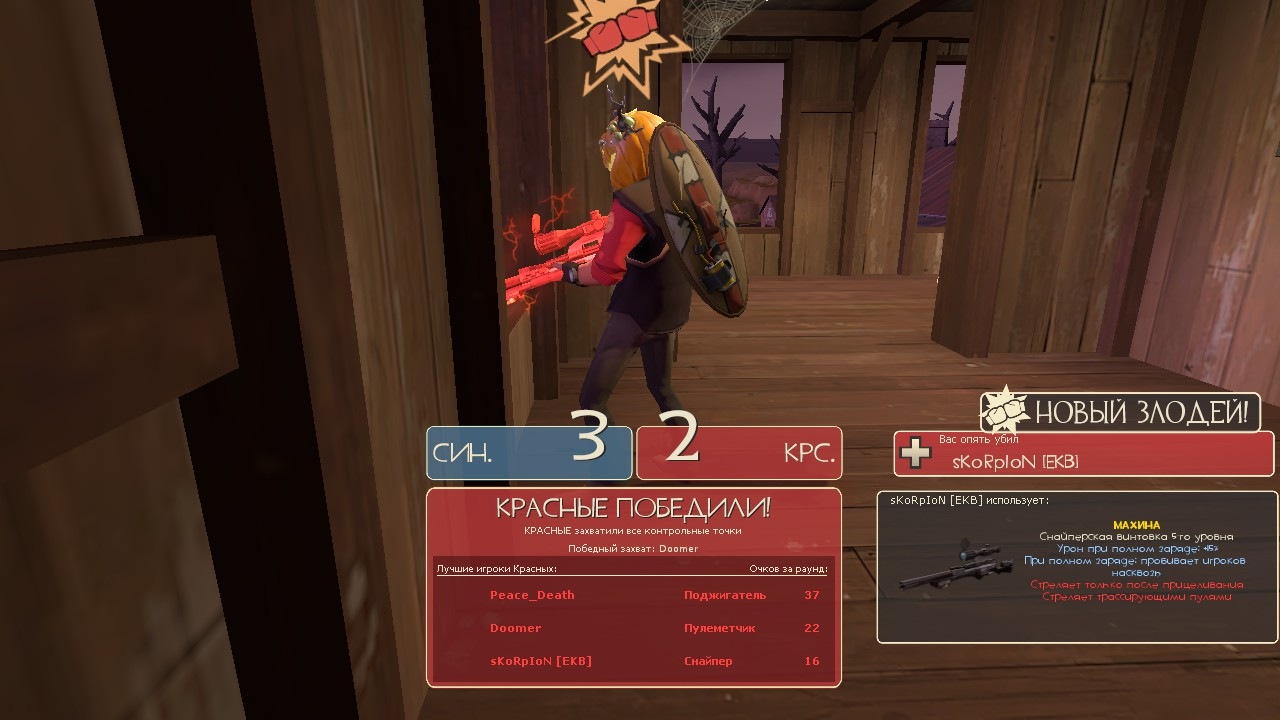
Task: Click the "Новый злодей!" nemesis banner
Action: click(x=1120, y=412)
